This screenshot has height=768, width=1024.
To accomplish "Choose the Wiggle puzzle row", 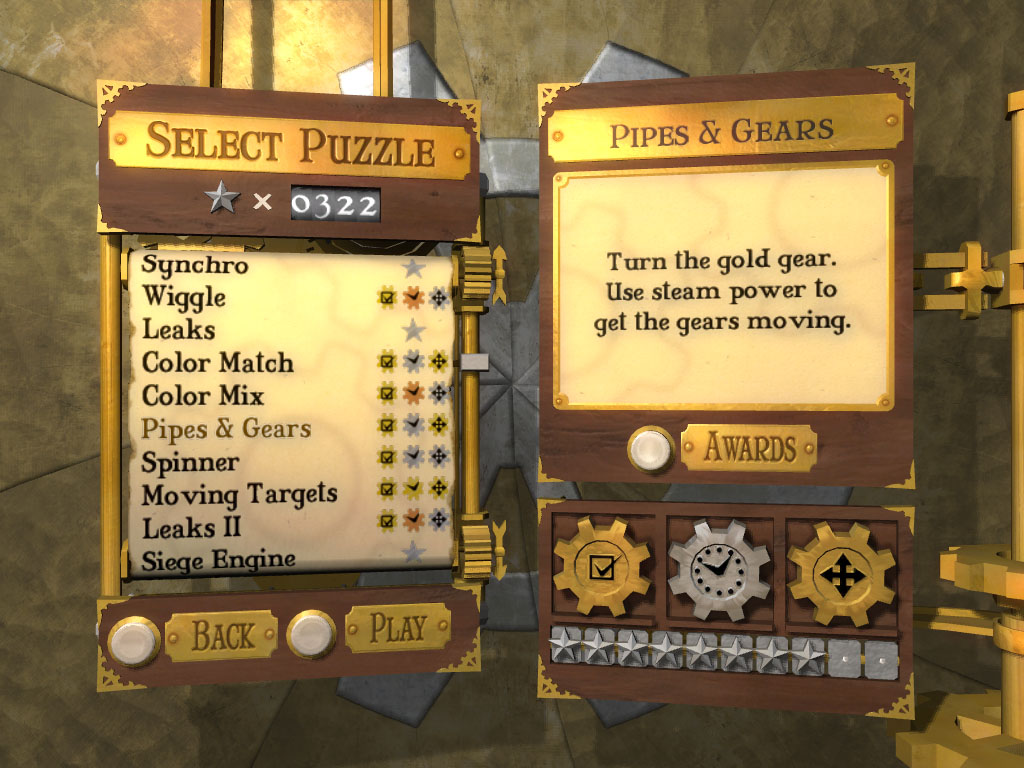I will (x=184, y=297).
